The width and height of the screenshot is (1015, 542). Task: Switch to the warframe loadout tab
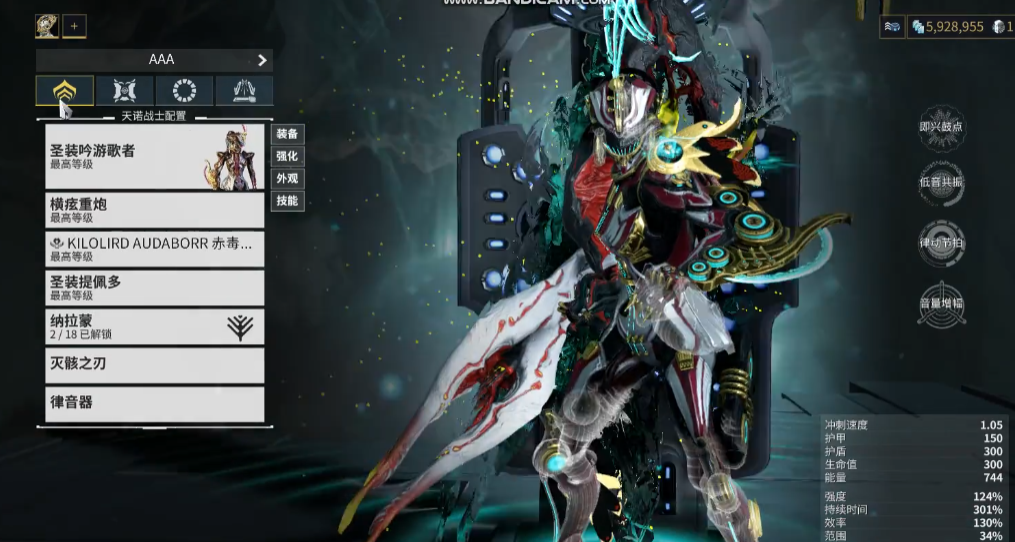pyautogui.click(x=65, y=91)
